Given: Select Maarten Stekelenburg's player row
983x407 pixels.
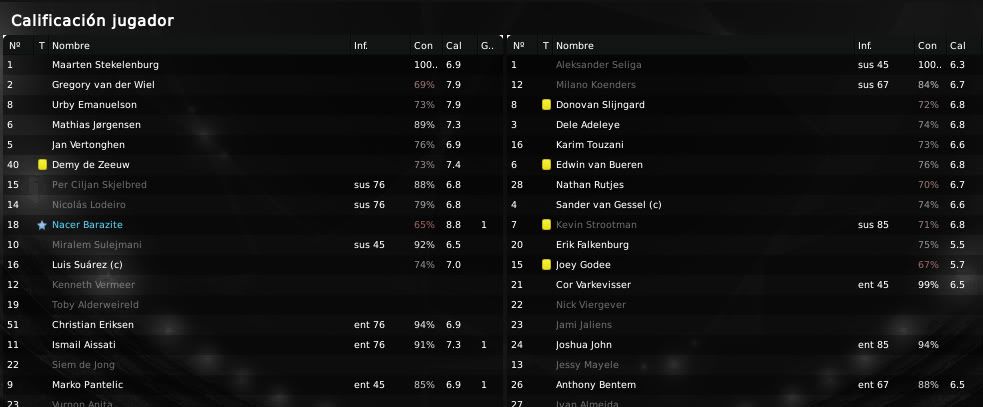Looking at the screenshot, I should click(105, 65).
